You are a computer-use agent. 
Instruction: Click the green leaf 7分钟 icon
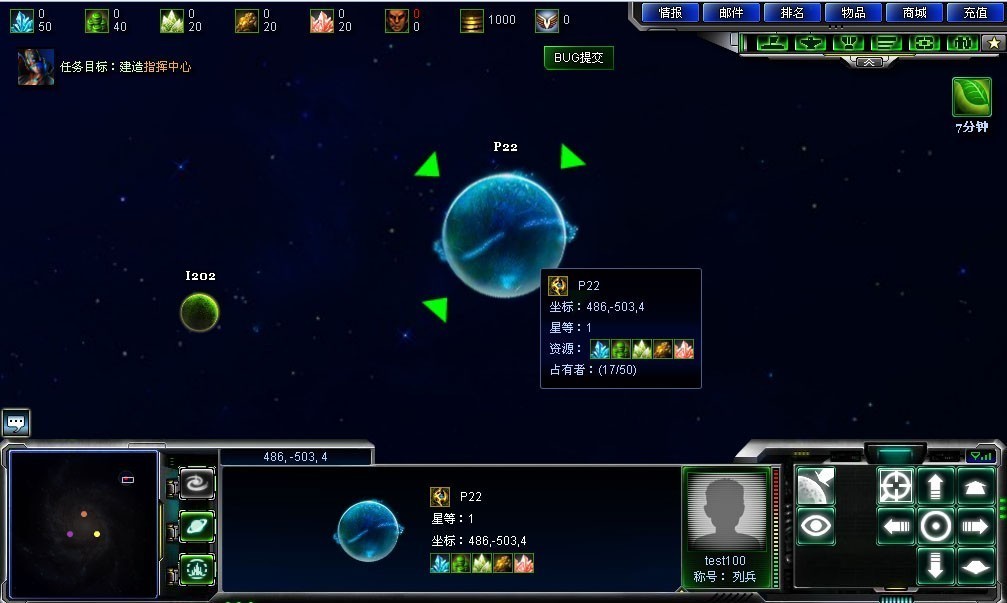click(971, 98)
